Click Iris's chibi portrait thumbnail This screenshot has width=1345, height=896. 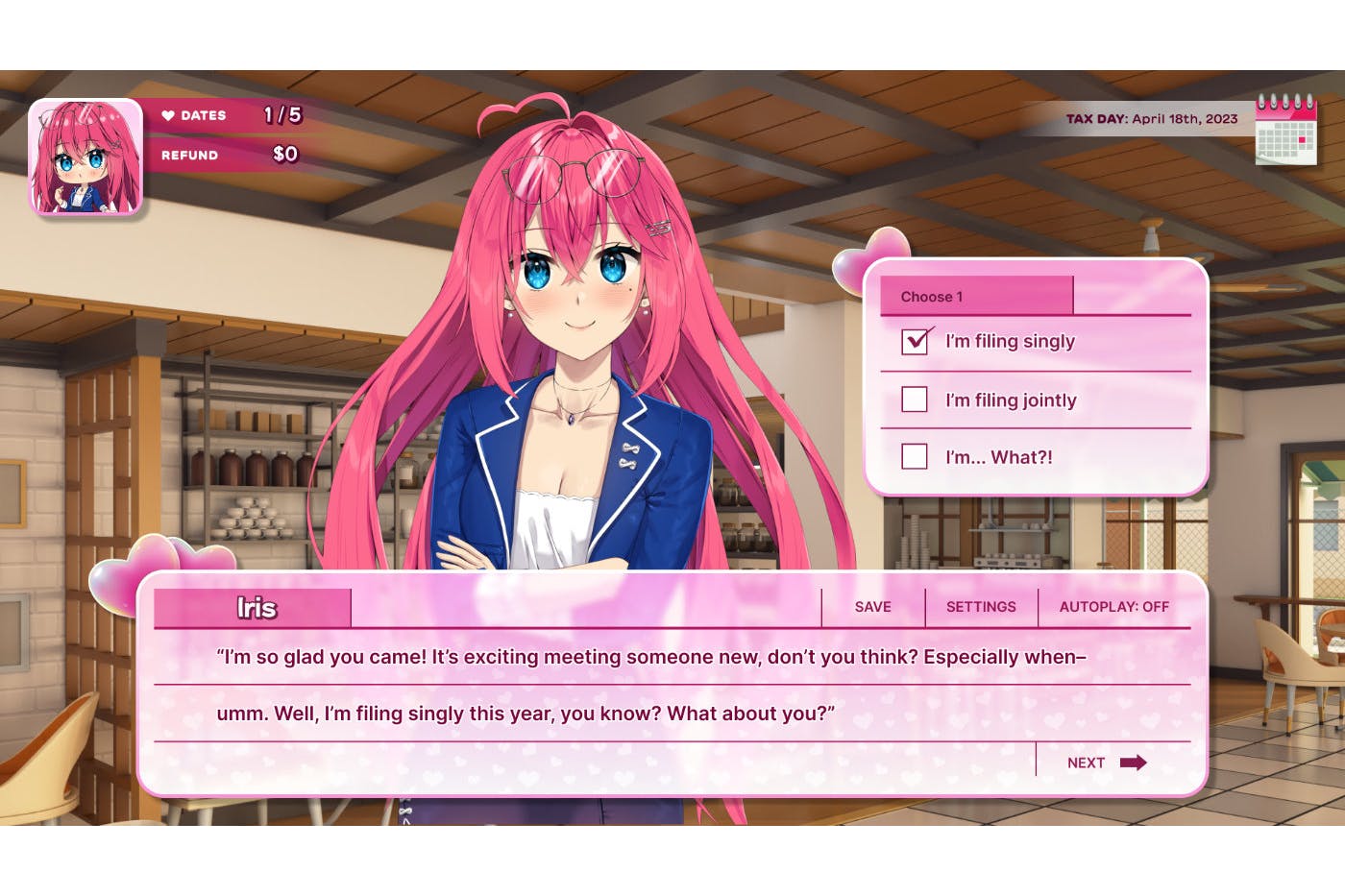click(x=86, y=157)
